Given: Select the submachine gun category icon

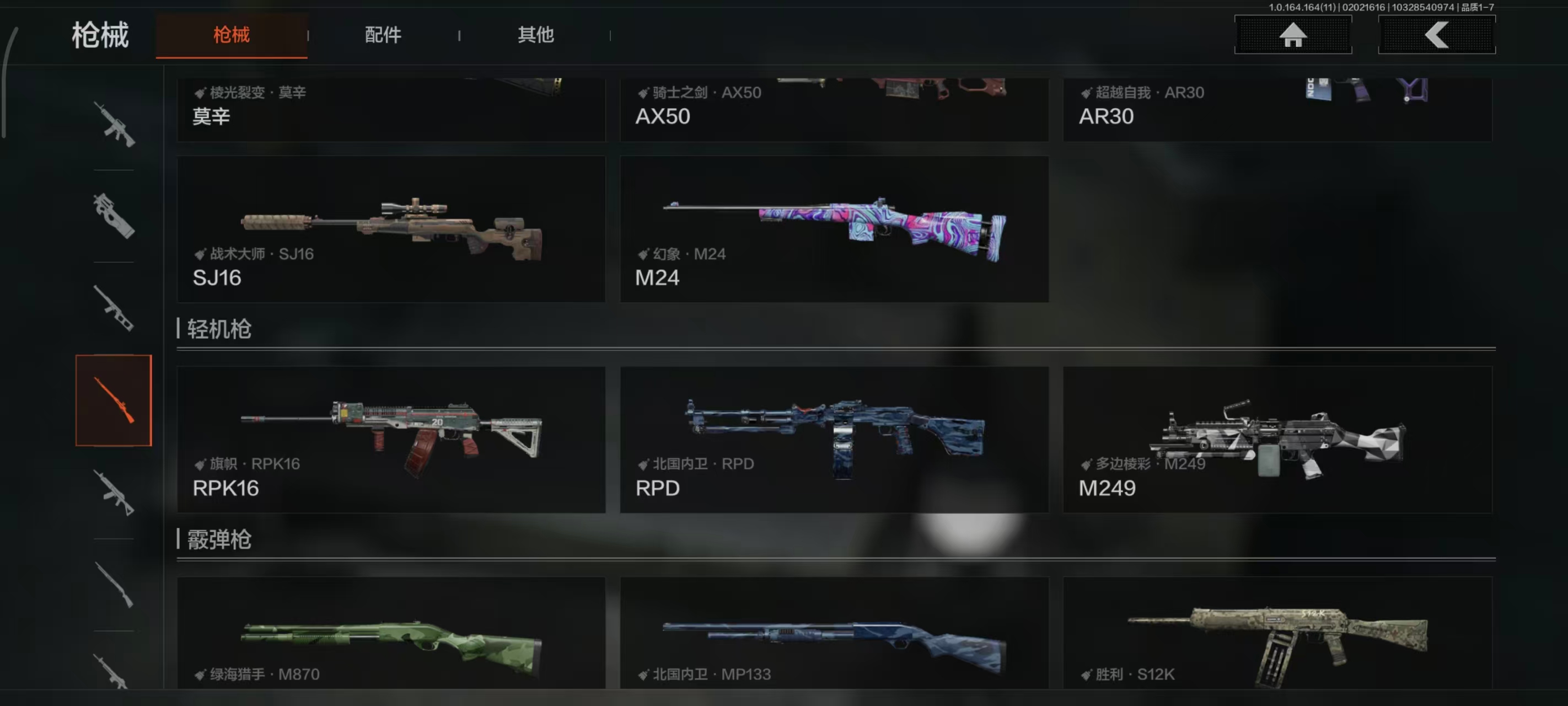Looking at the screenshot, I should point(115,216).
